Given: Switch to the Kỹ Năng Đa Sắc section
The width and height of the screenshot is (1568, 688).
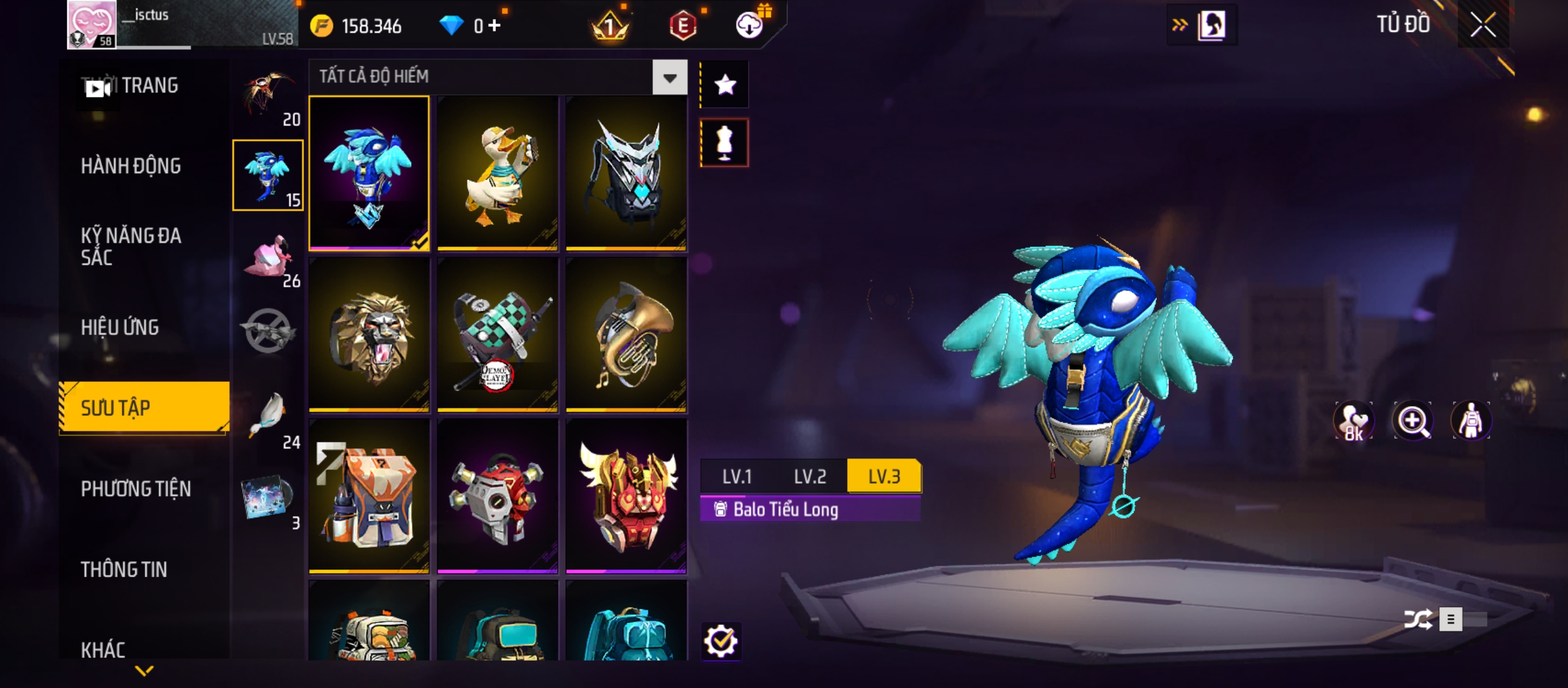Looking at the screenshot, I should [131, 247].
